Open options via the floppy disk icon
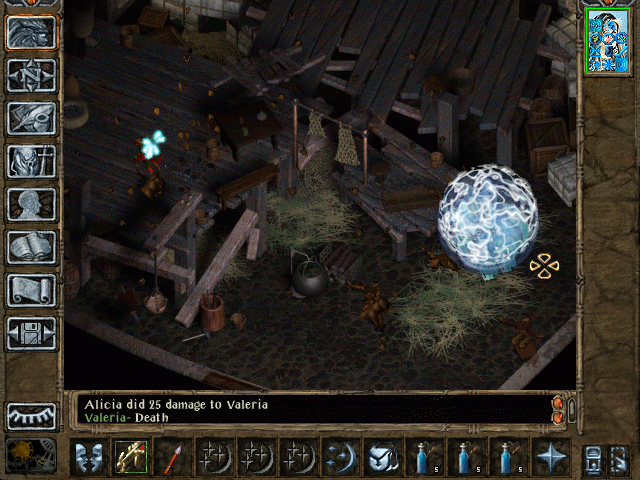This screenshot has height=480, width=640. click(x=31, y=333)
